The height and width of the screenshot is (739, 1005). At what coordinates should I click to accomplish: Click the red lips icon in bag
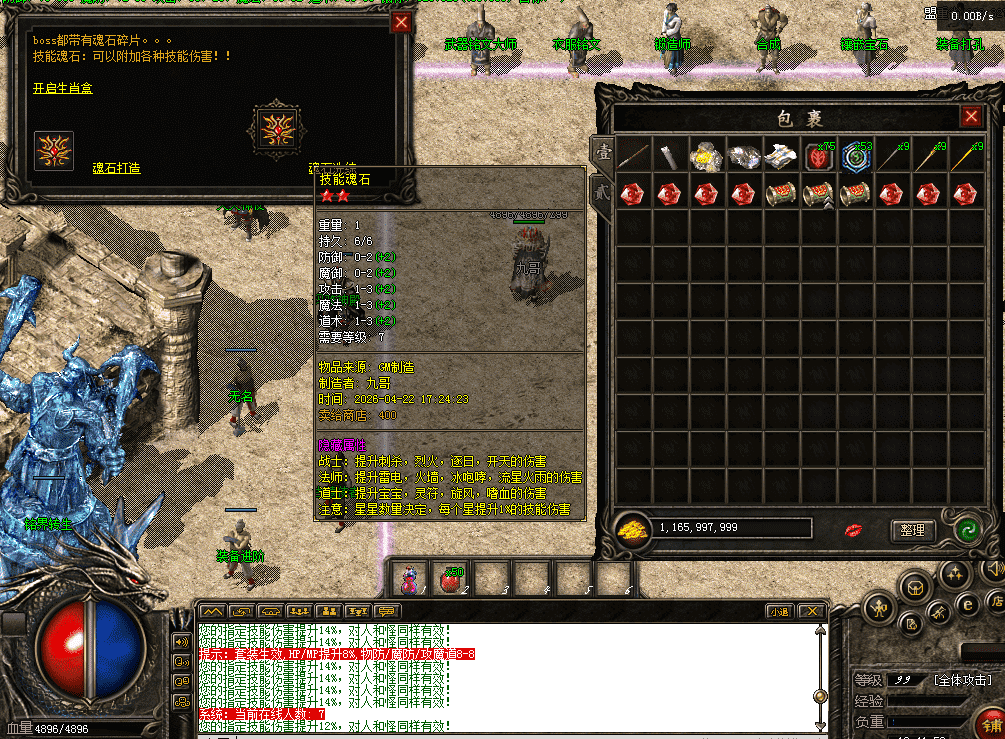coord(854,529)
